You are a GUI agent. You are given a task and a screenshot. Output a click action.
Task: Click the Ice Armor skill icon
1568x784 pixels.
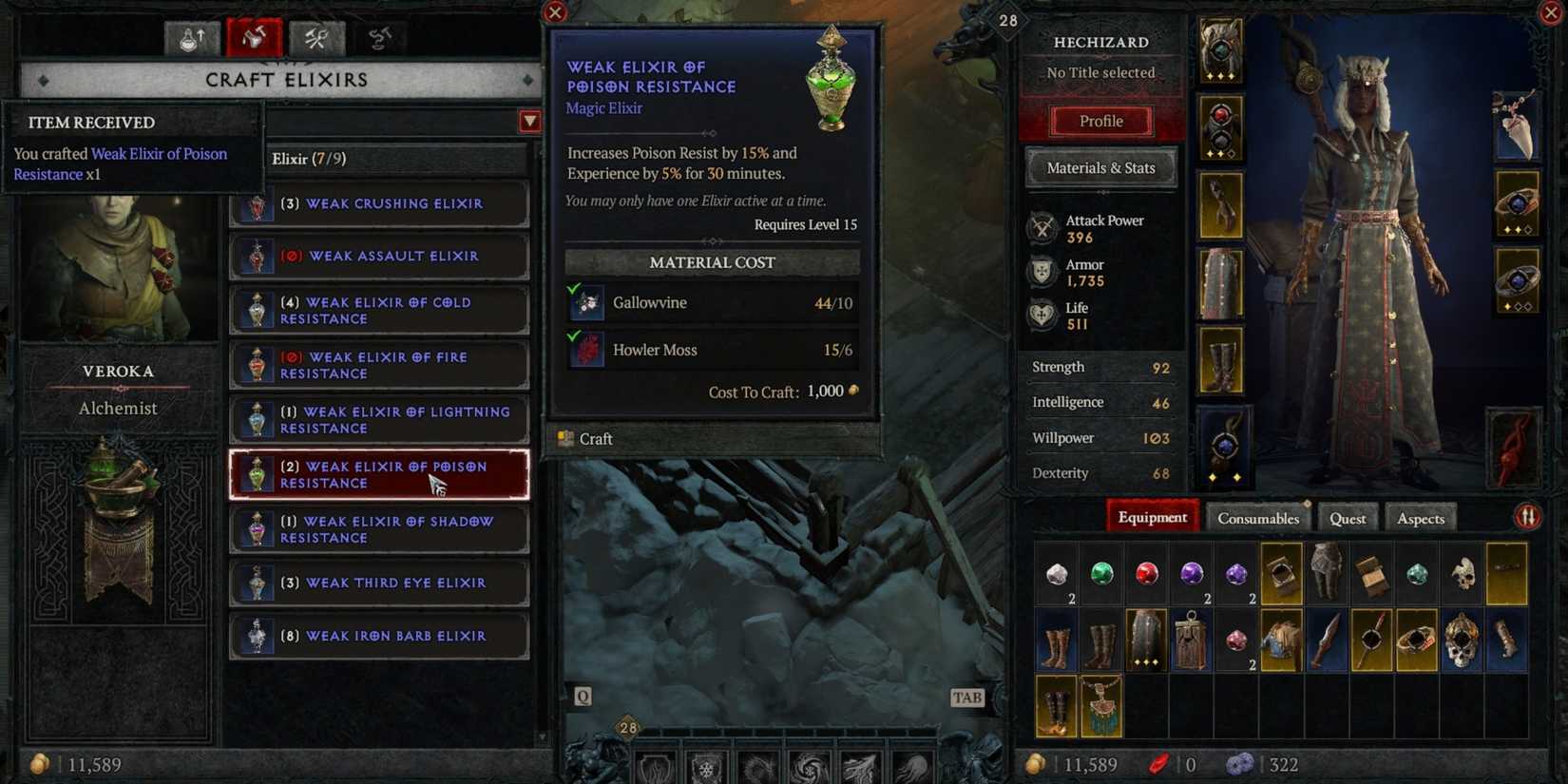pyautogui.click(x=707, y=766)
